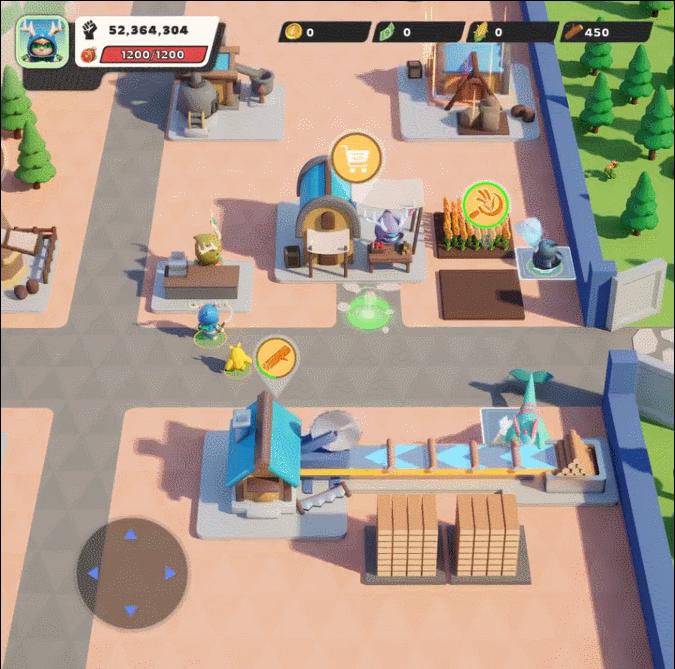Tap the joystick left arrow
This screenshot has height=669, width=675.
[x=93, y=573]
